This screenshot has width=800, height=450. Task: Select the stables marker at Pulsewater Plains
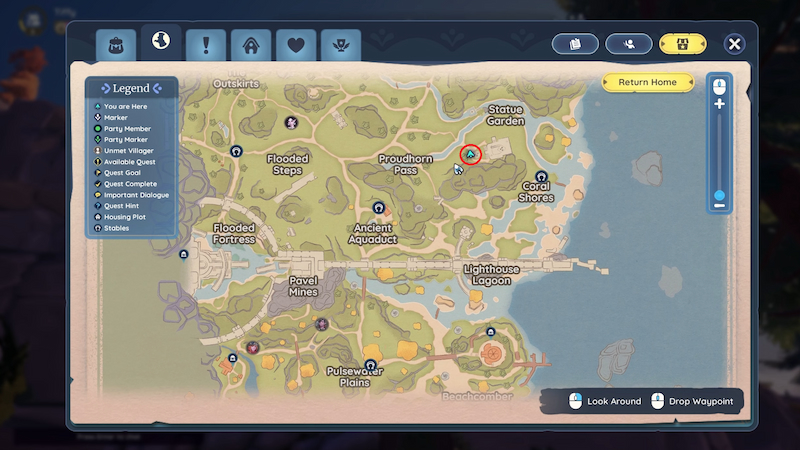coord(370,365)
